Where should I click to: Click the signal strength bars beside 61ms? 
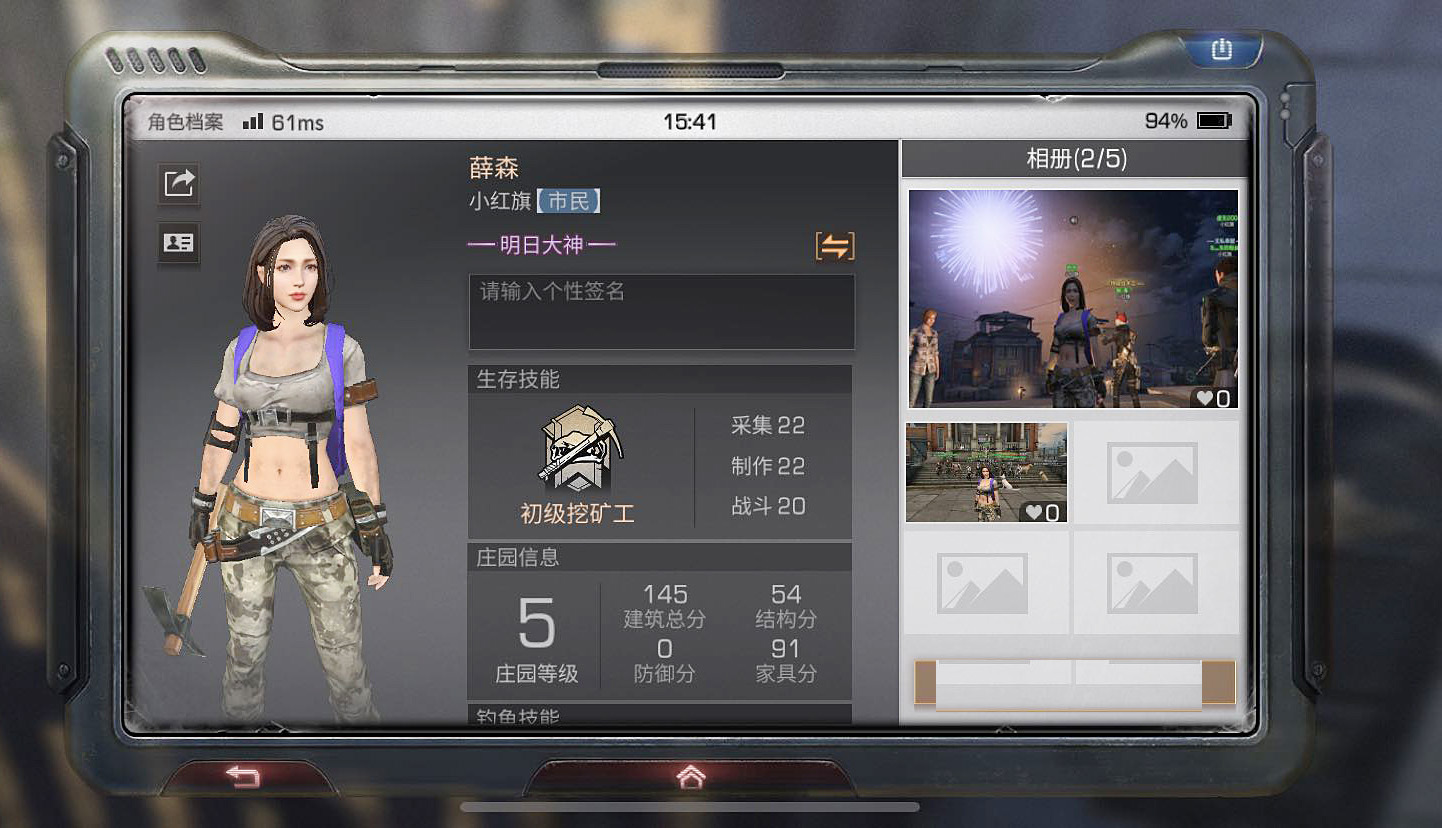pyautogui.click(x=252, y=120)
